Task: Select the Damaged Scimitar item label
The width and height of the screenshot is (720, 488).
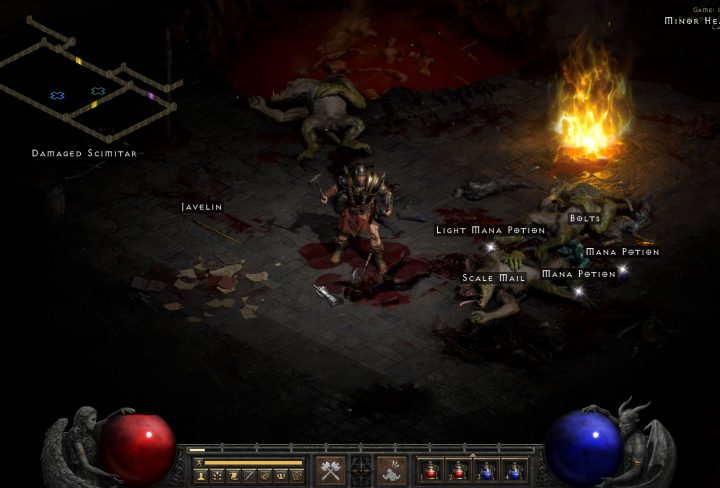Action: (84, 153)
